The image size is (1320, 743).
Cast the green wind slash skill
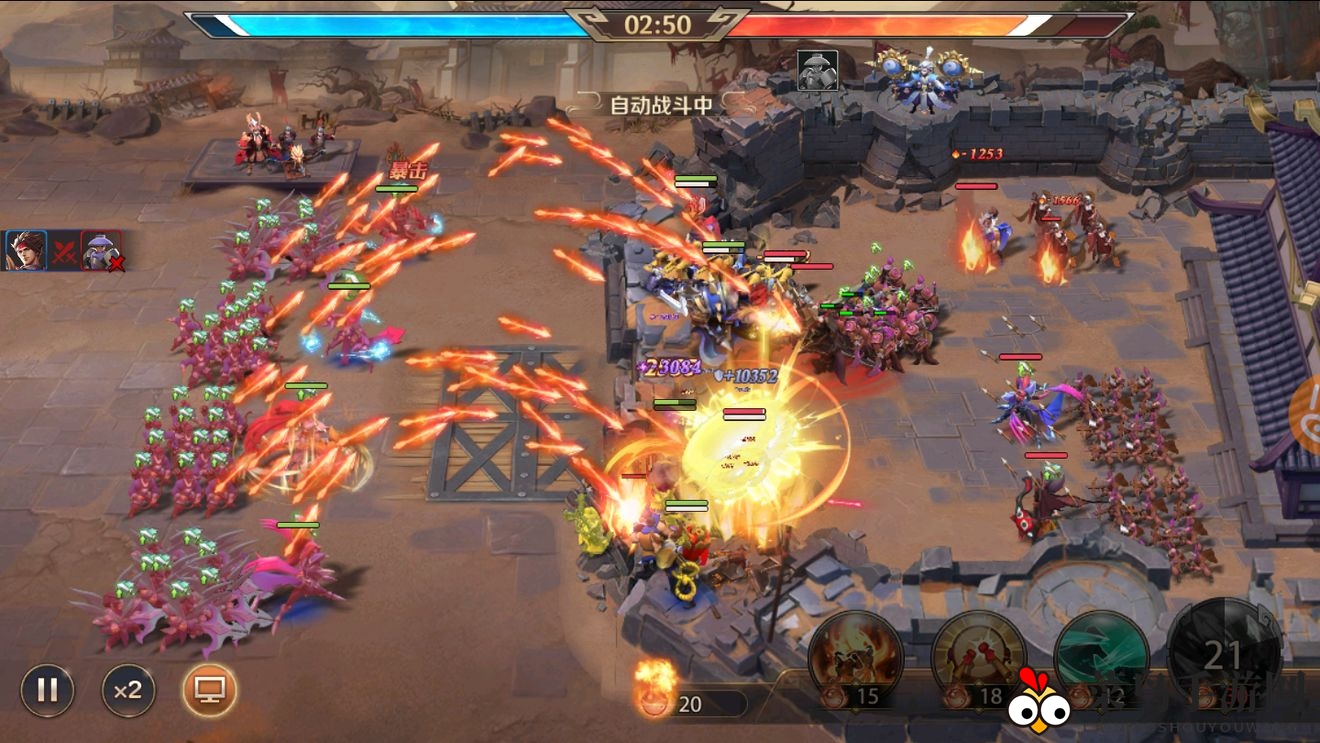pyautogui.click(x=1101, y=657)
